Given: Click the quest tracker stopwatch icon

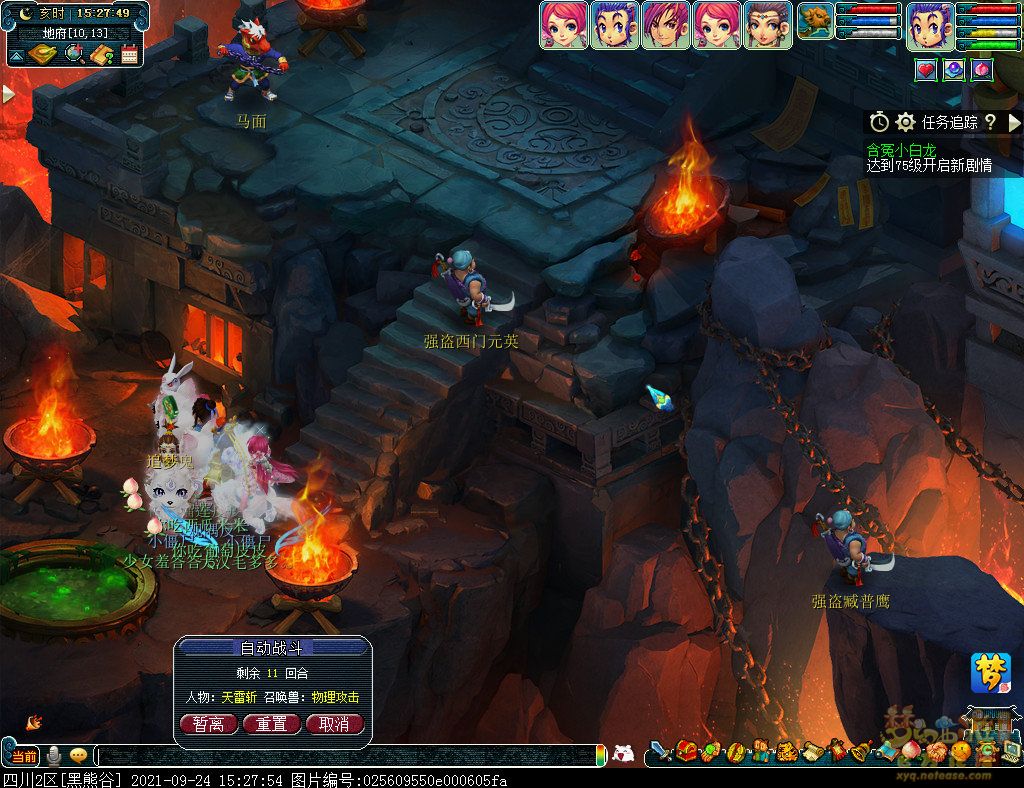Looking at the screenshot, I should pyautogui.click(x=879, y=122).
